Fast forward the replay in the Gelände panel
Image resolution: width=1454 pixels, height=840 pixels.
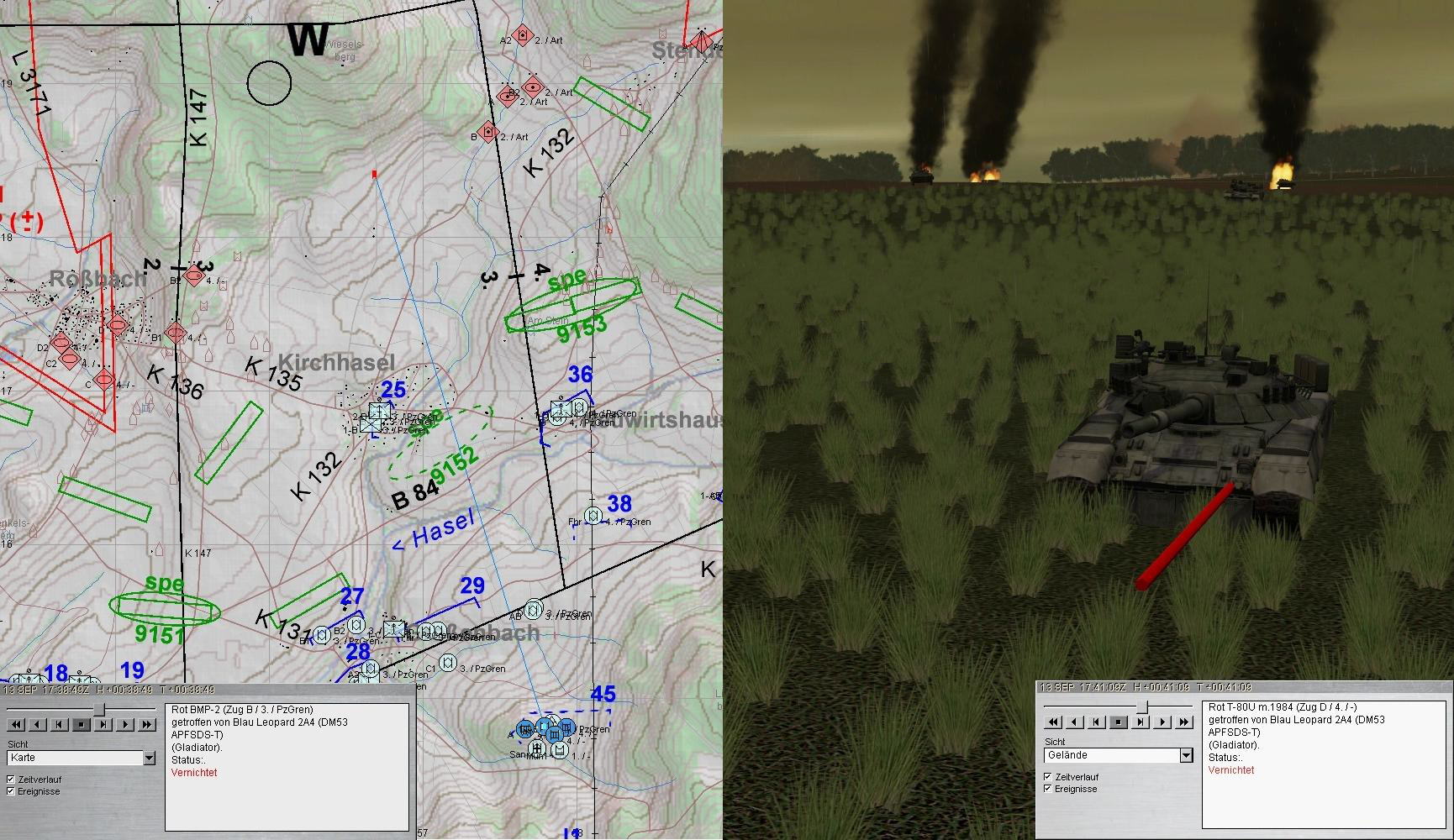[x=1183, y=722]
